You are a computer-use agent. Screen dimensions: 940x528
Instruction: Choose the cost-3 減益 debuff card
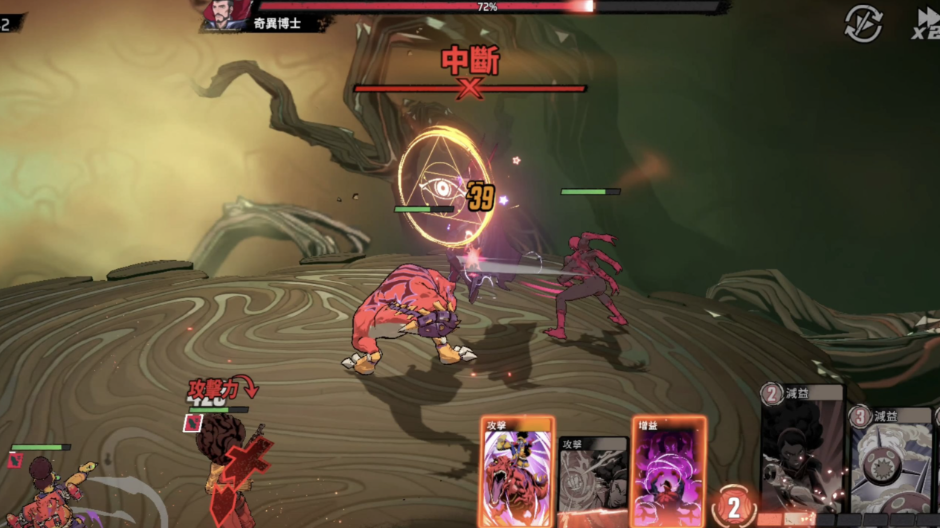pyautogui.click(x=892, y=460)
